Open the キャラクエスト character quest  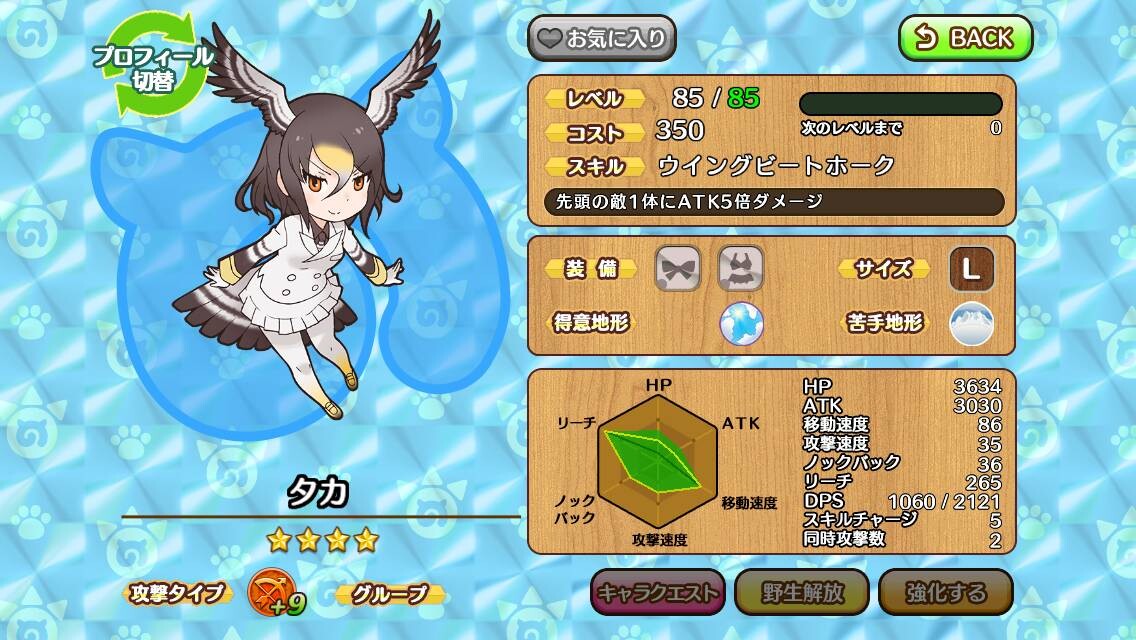tap(657, 592)
